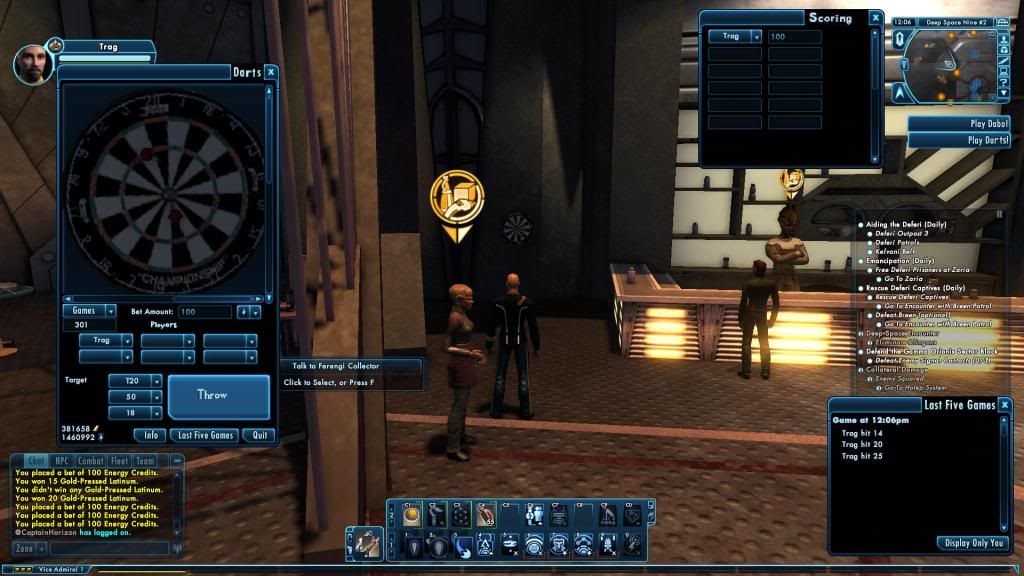The width and height of the screenshot is (1024, 576).
Task: Open the Zone chat channel selector
Action: click(30, 548)
